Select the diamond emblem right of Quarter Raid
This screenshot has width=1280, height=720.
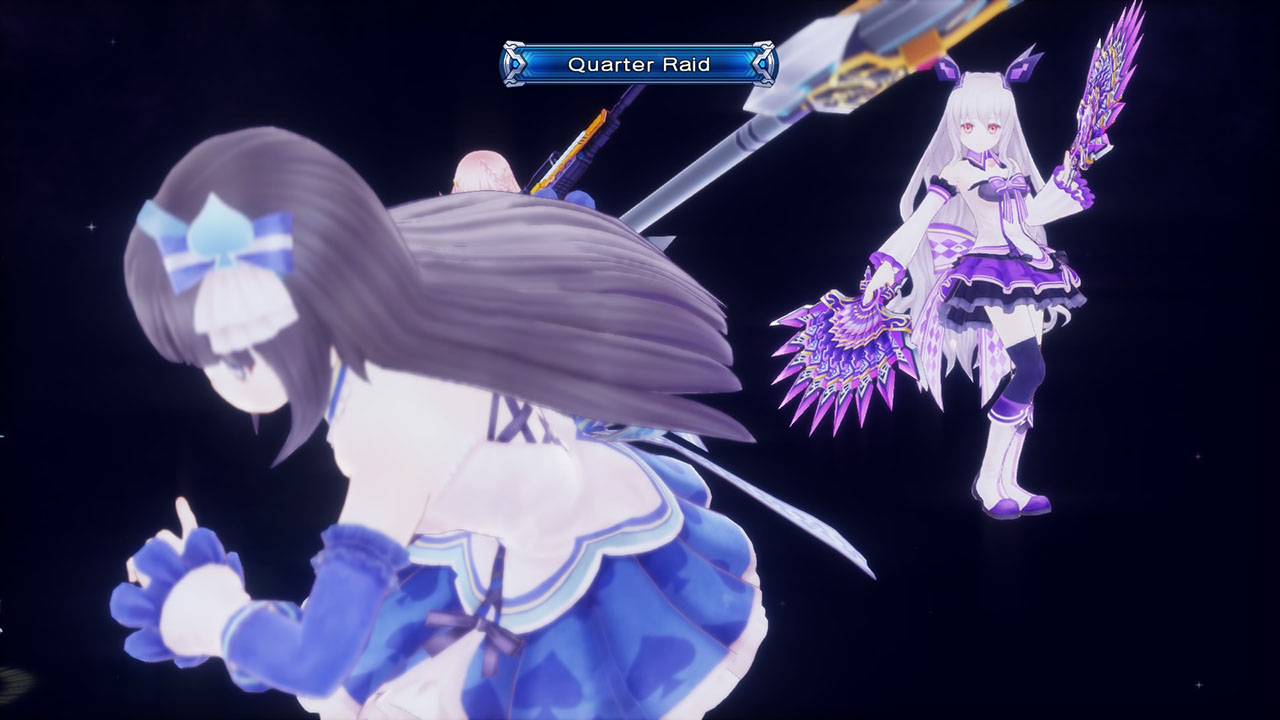762,62
